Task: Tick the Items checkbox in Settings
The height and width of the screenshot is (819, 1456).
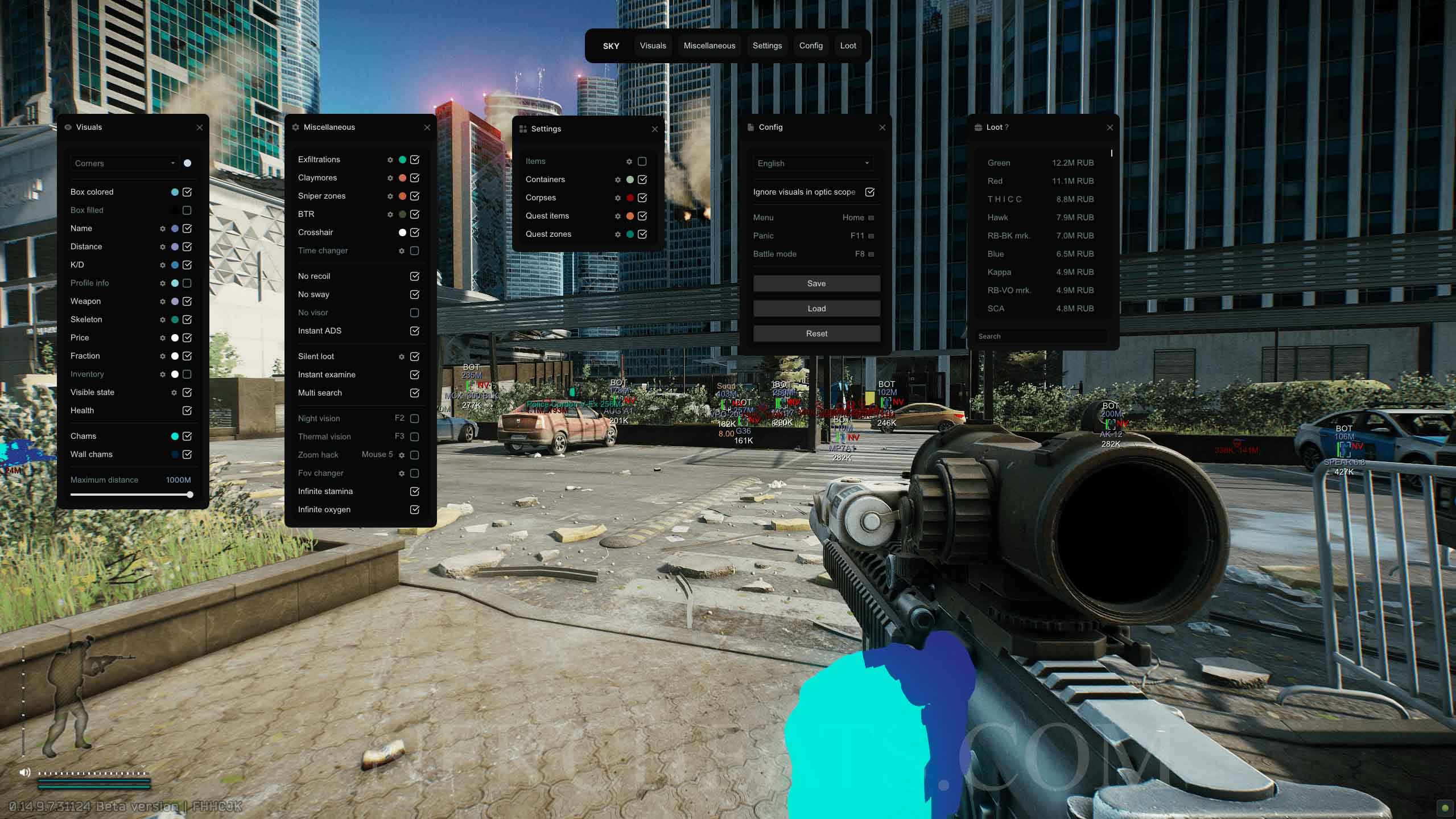Action: click(x=642, y=162)
